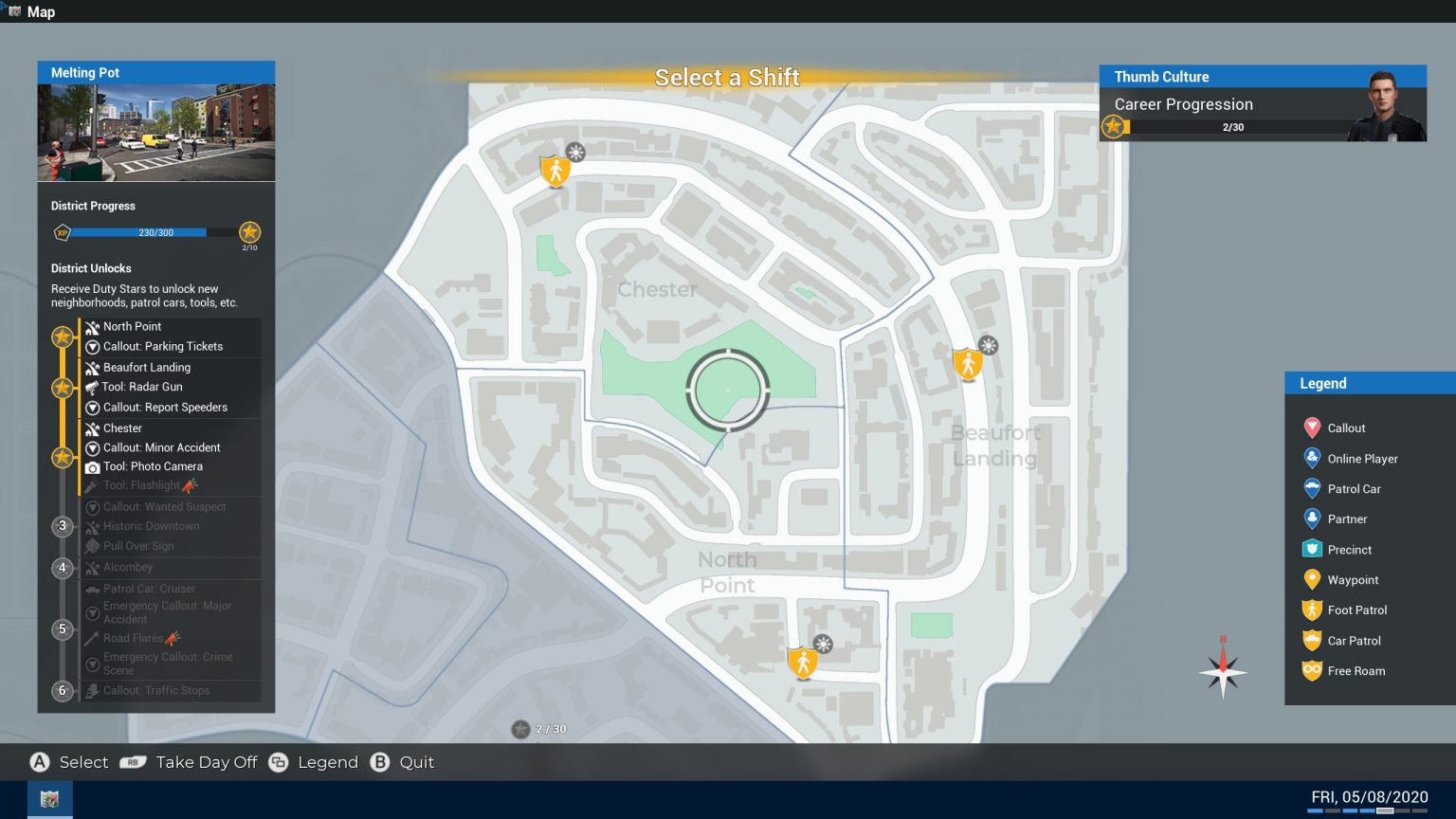Select the Foot Patrol shift in Beaufort Landing
Viewport: 1456px width, 819px height.
click(x=967, y=365)
